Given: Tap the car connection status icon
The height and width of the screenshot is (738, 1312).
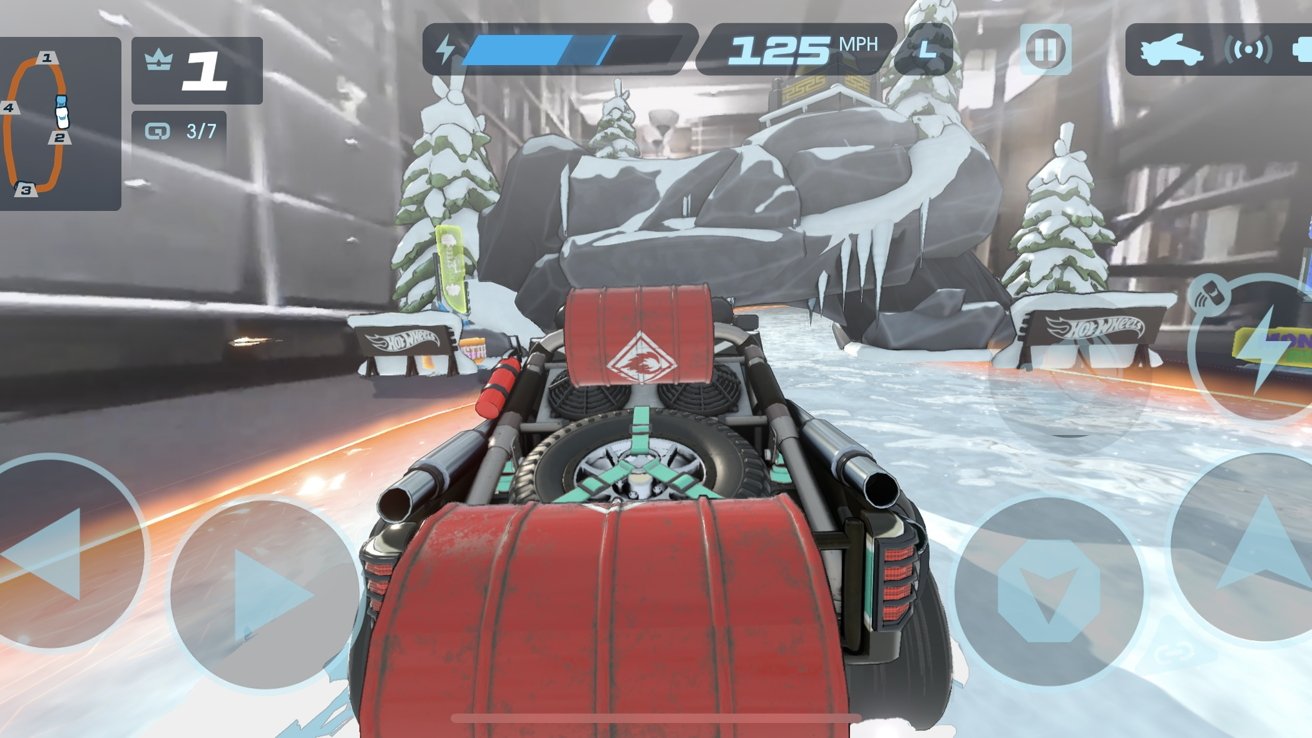Looking at the screenshot, I should pos(1171,50).
